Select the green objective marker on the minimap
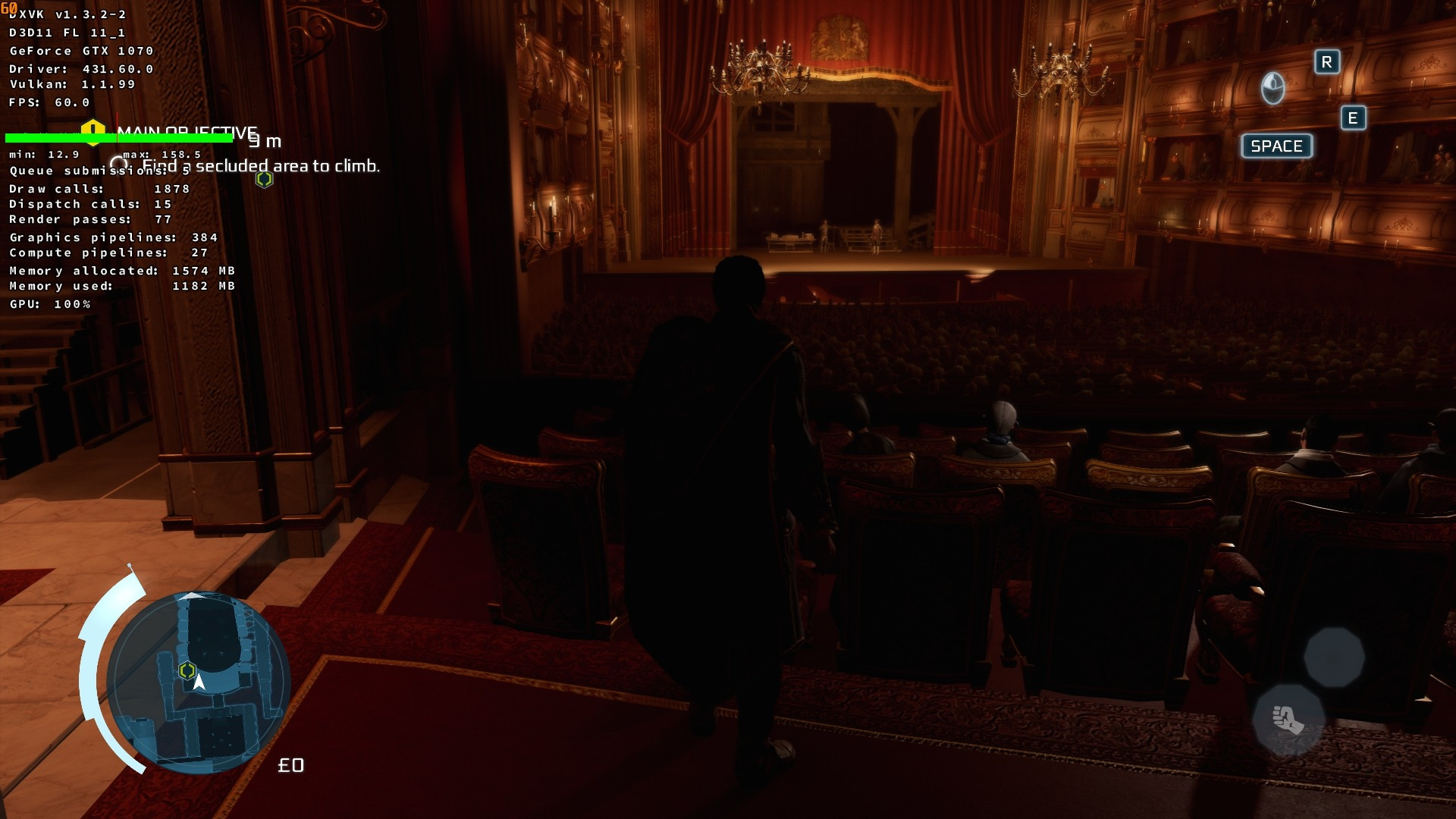Screen dimensions: 1456x819 click(187, 670)
